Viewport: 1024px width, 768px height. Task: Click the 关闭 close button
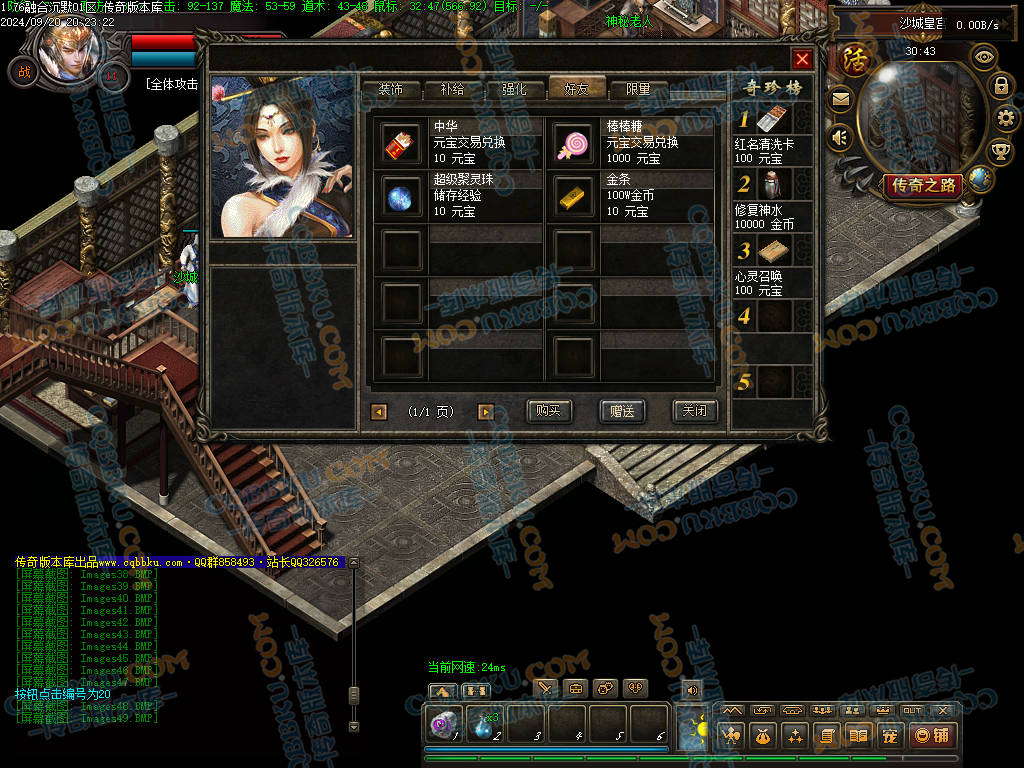coord(694,411)
